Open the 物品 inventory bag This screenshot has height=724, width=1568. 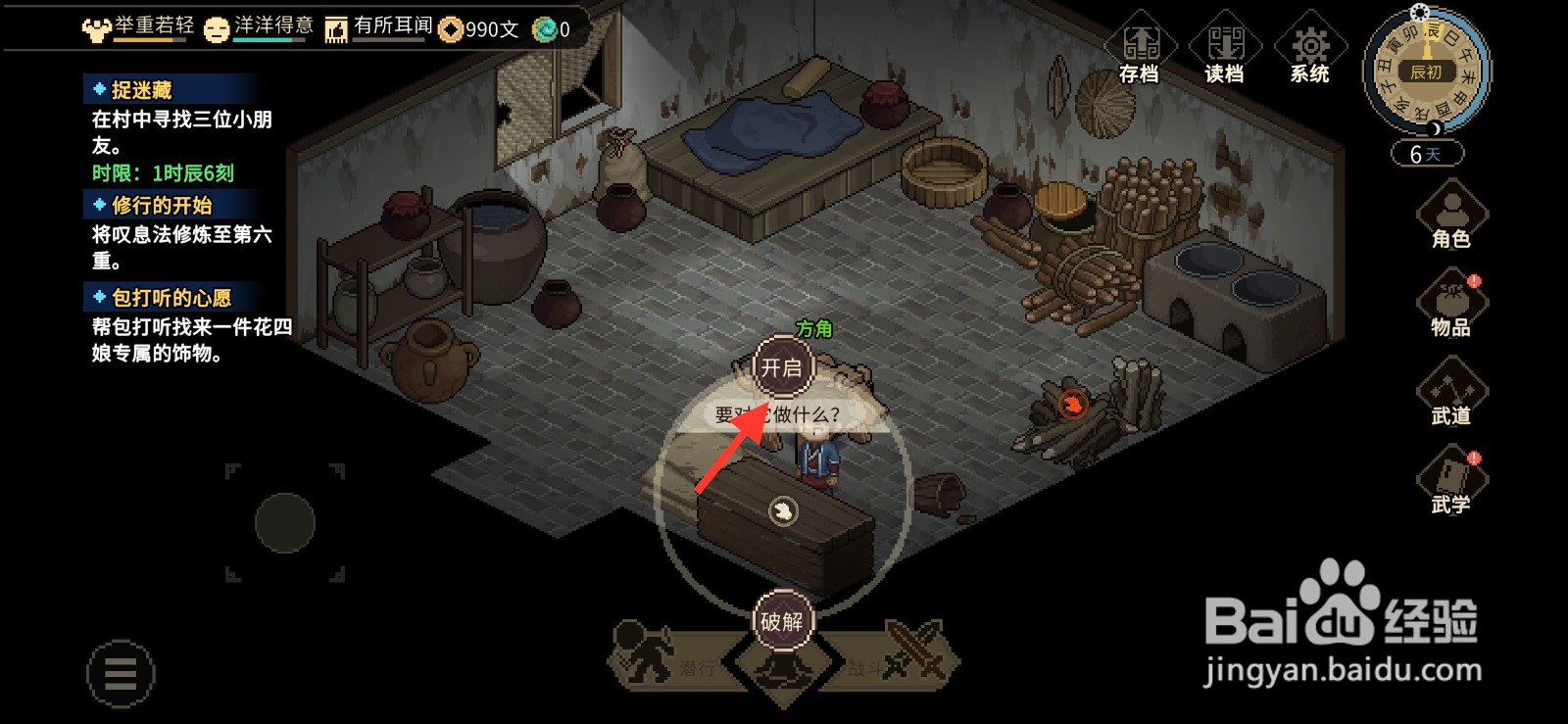(x=1451, y=306)
